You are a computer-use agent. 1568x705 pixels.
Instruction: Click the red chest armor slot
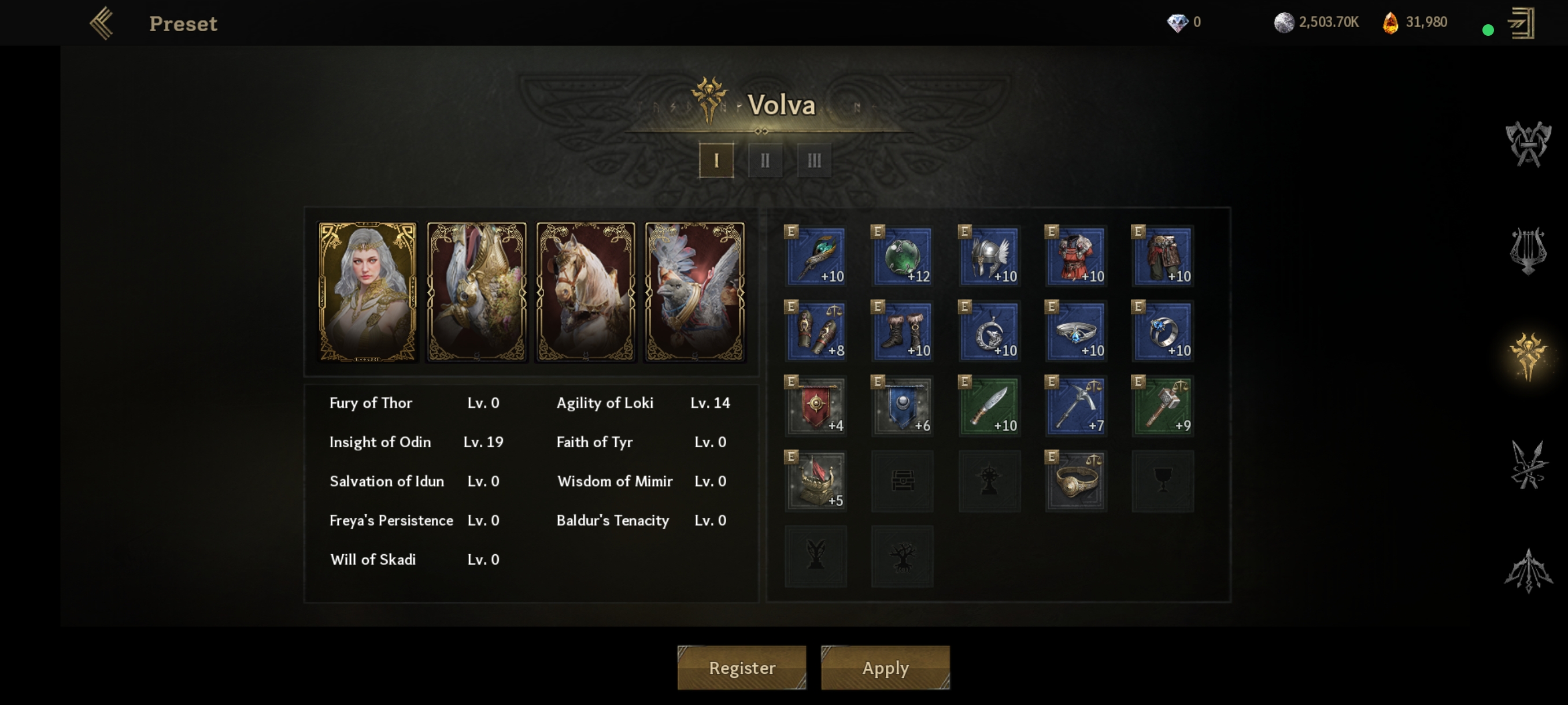[1075, 256]
